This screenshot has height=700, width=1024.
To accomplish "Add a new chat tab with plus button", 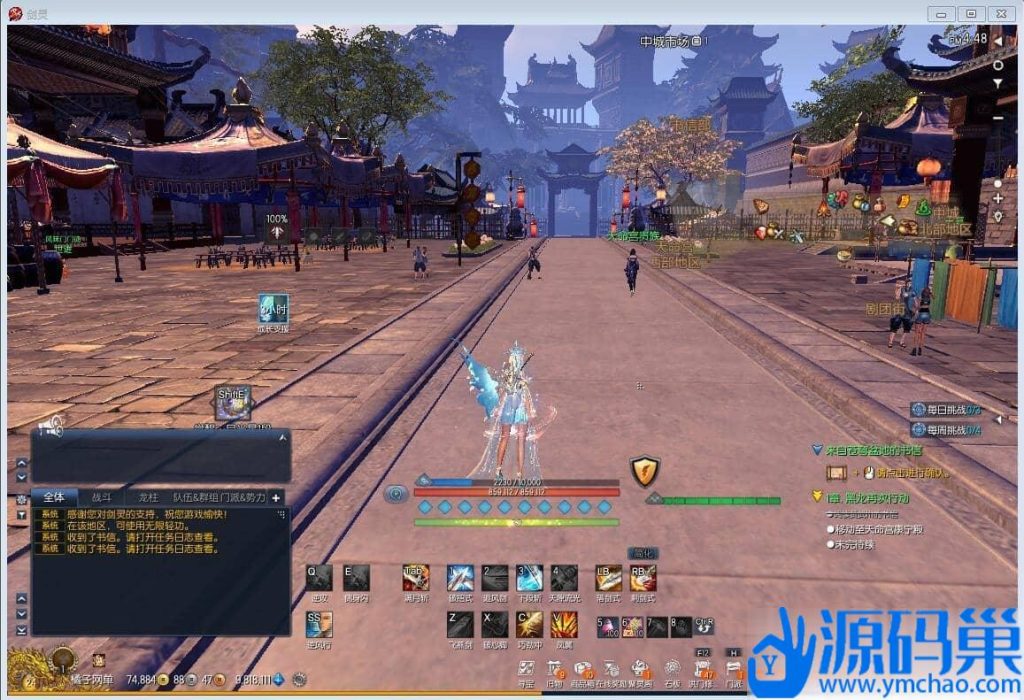I will [276, 497].
